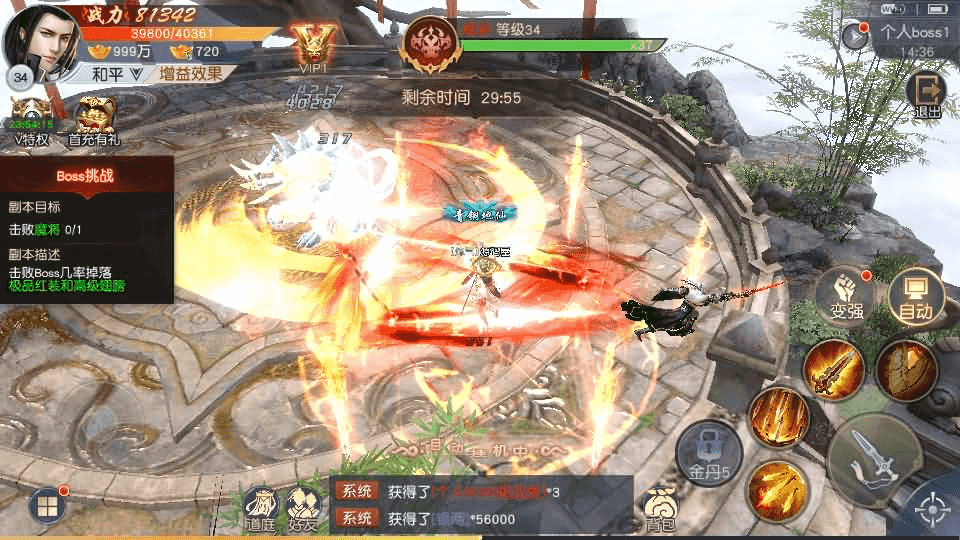The height and width of the screenshot is (540, 960).
Task: Tap the locked 金丹5 skill slot
Action: pos(709,450)
